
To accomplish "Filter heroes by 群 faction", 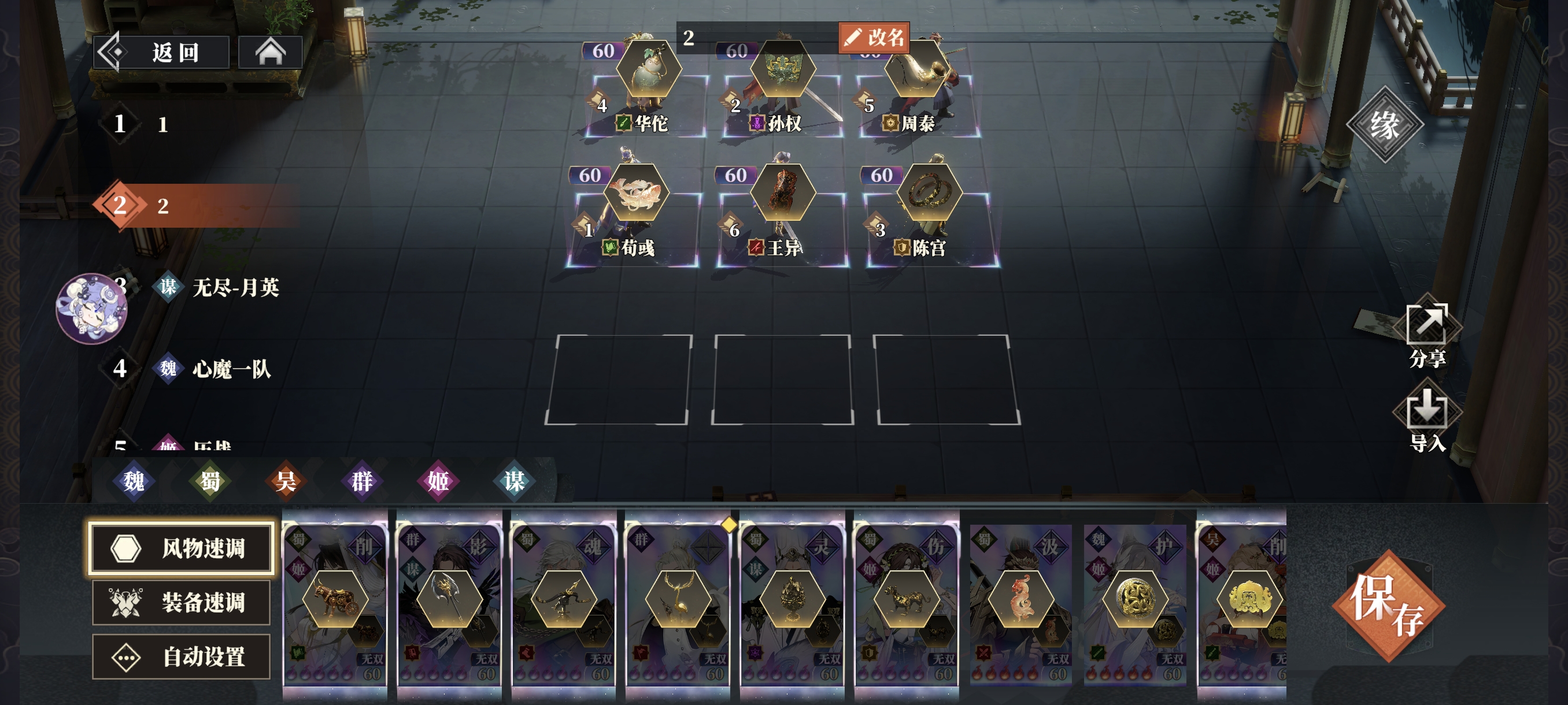I will tap(362, 481).
